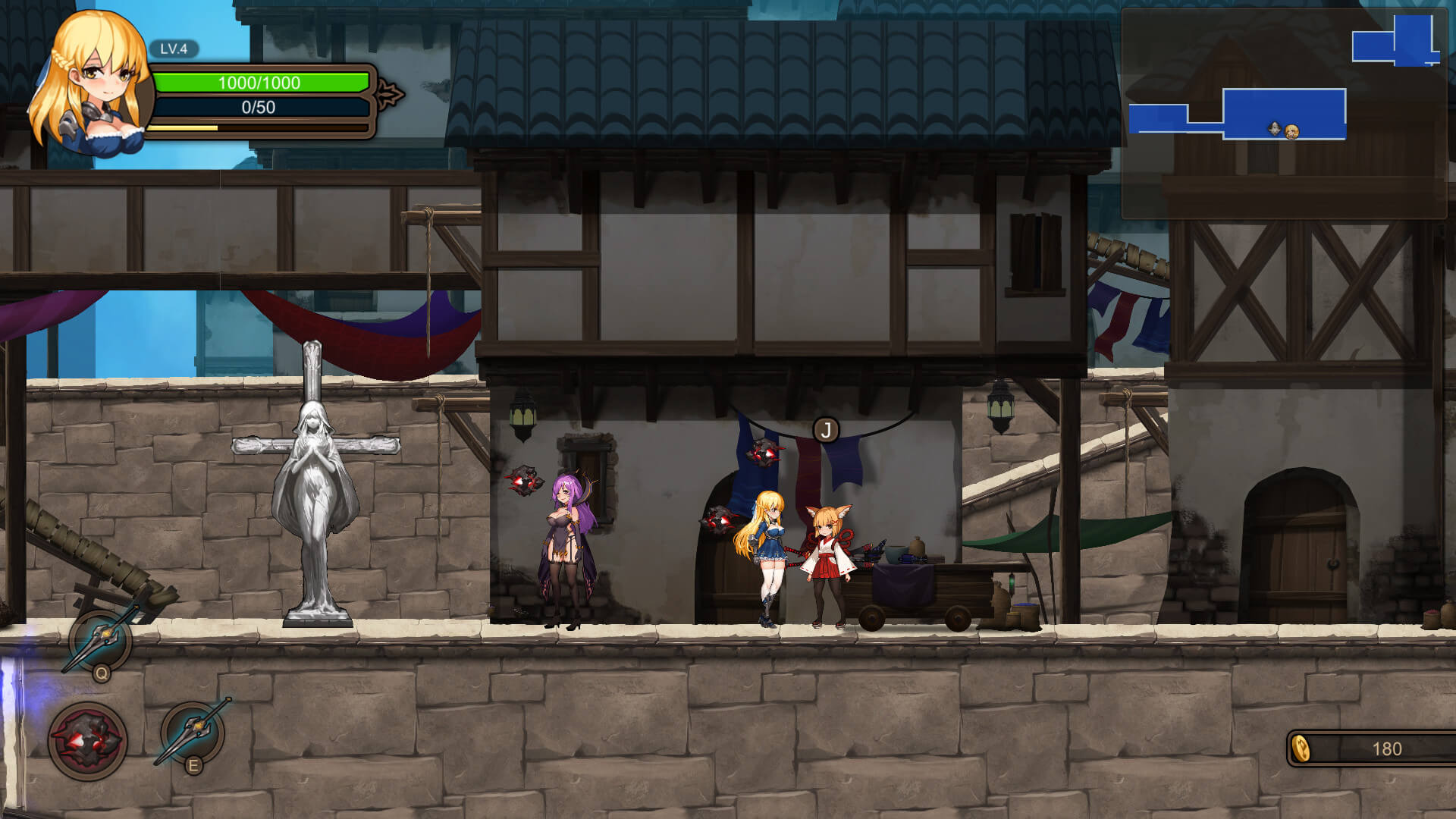Click the blonde heroine portrait
This screenshot has height=819, width=1456.
click(x=91, y=83)
